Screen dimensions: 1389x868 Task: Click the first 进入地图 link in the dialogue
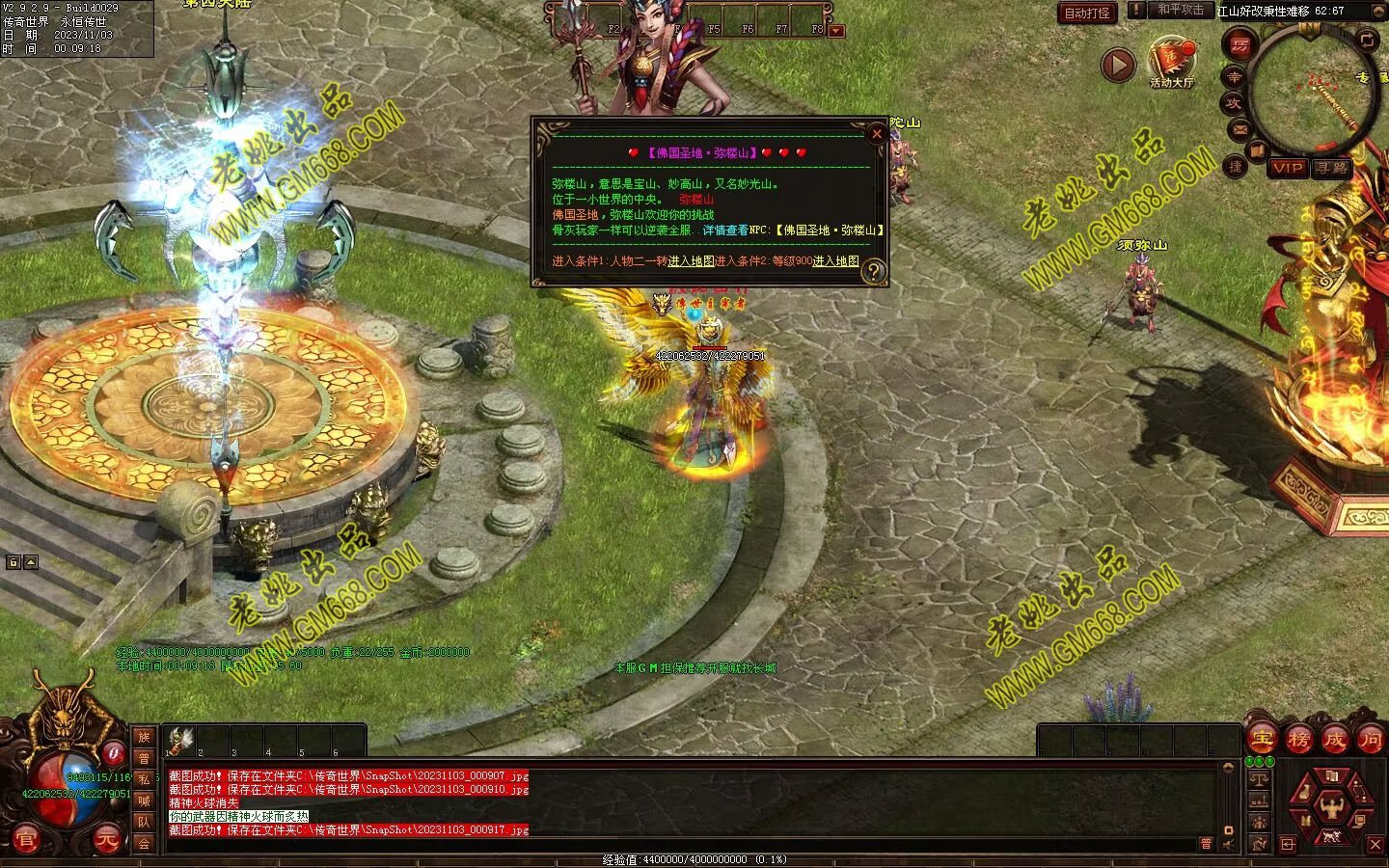pos(691,261)
